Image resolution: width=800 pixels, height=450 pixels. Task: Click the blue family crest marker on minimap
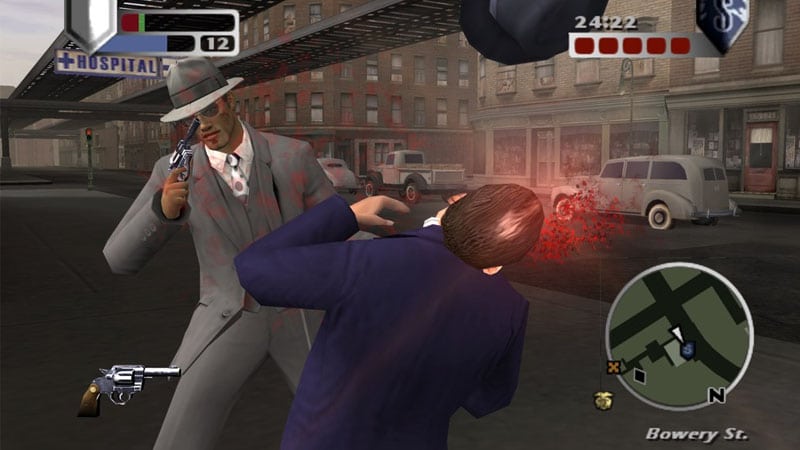(688, 349)
